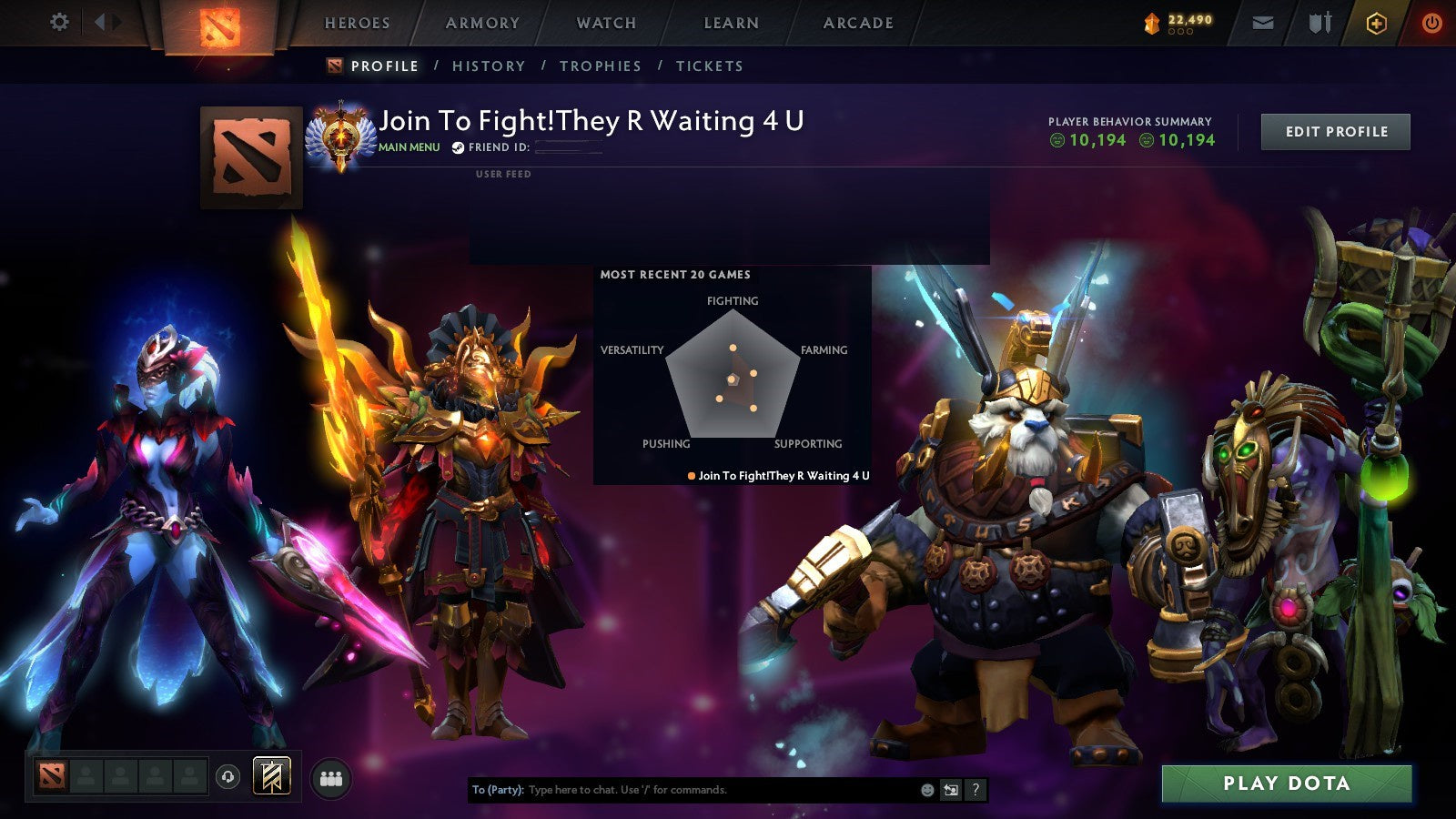Open the settings gear icon
The height and width of the screenshot is (819, 1456).
tap(60, 20)
